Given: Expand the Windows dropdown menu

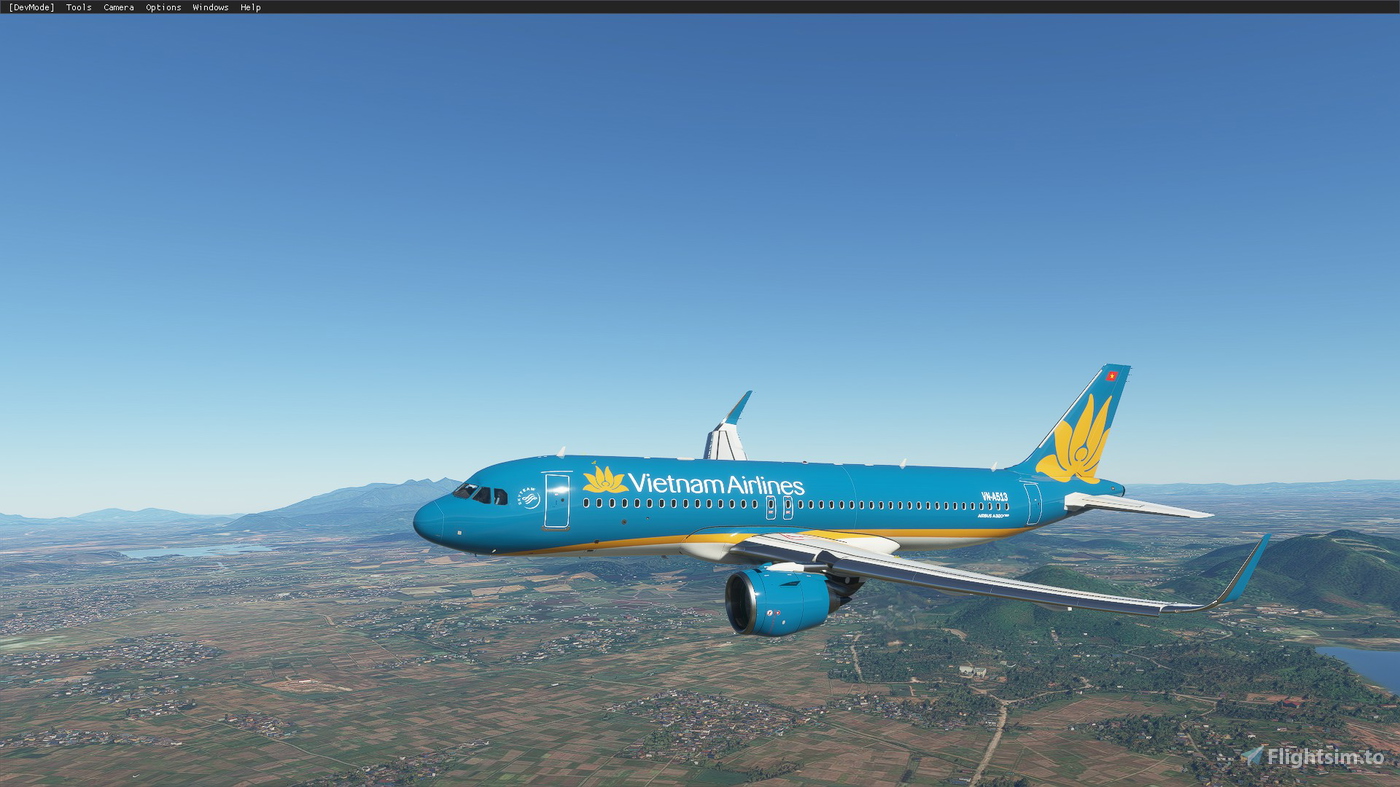Looking at the screenshot, I should pyautogui.click(x=210, y=7).
